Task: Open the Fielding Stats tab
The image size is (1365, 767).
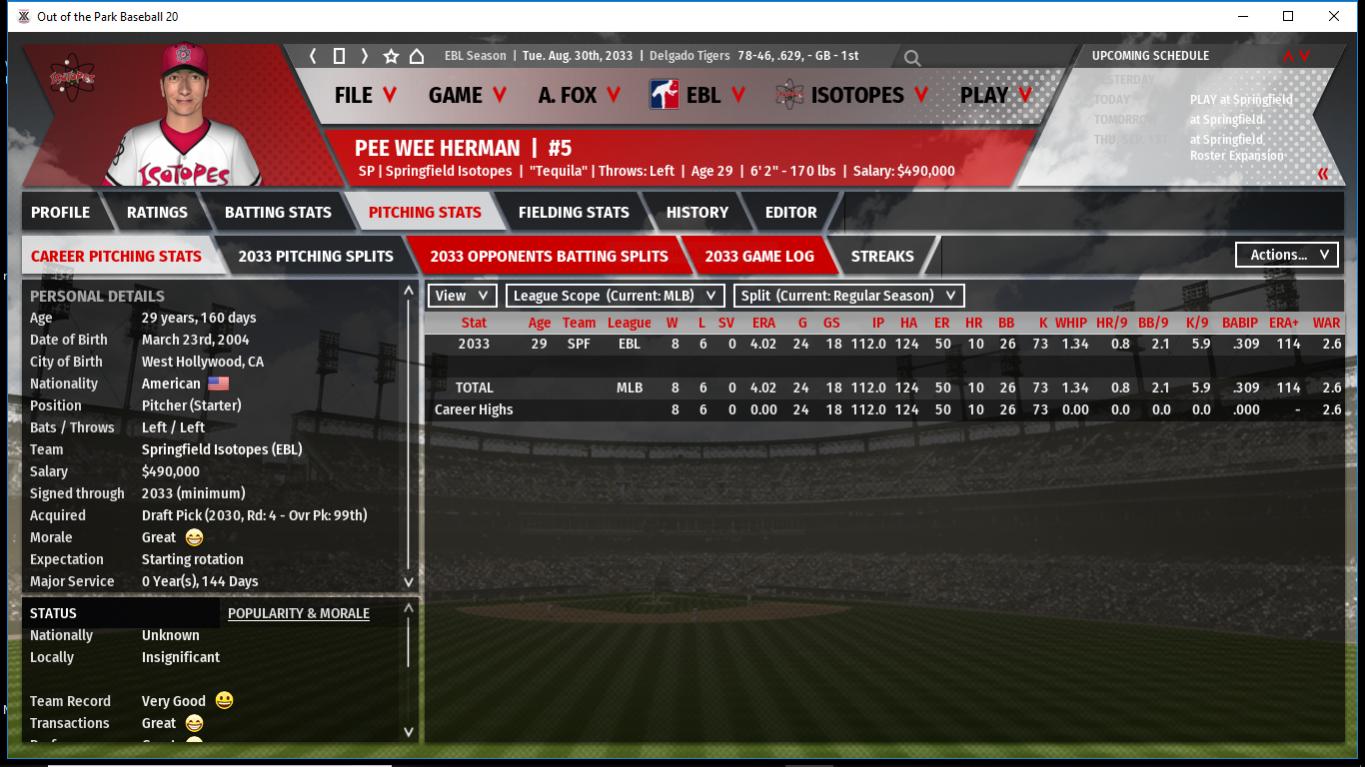Action: click(x=573, y=212)
